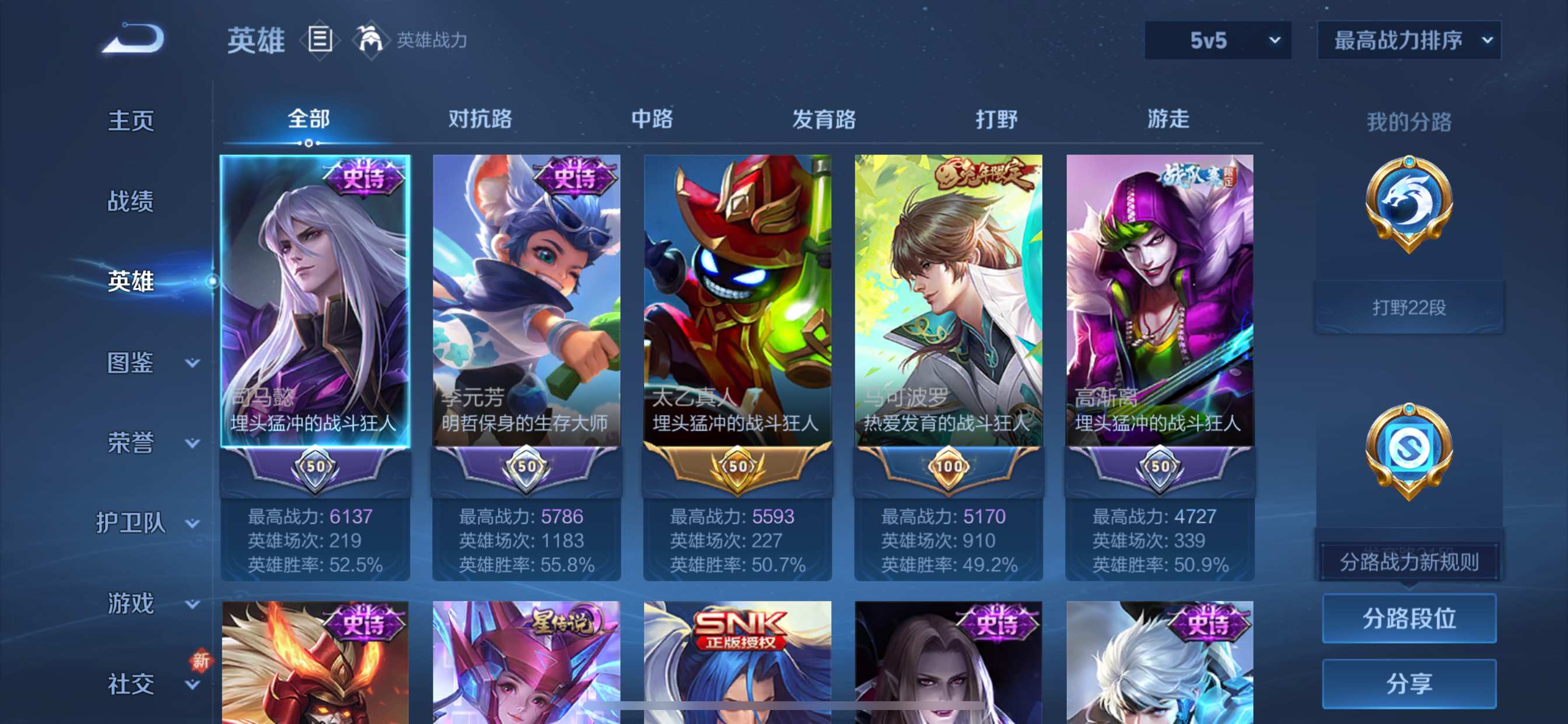Tap the 分享 share button
The width and height of the screenshot is (1568, 724).
1409,684
